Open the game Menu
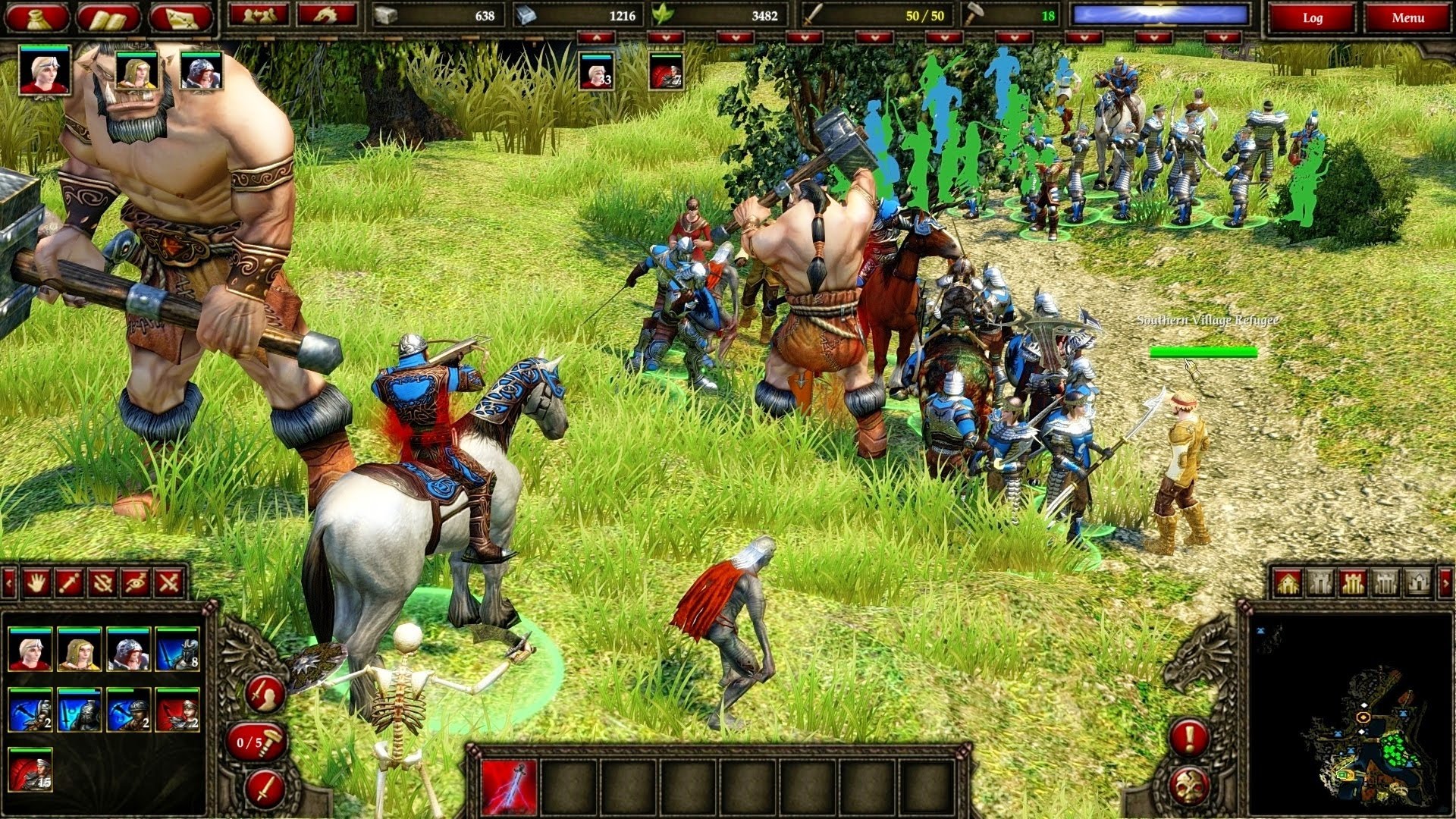The height and width of the screenshot is (819, 1456). [x=1410, y=16]
